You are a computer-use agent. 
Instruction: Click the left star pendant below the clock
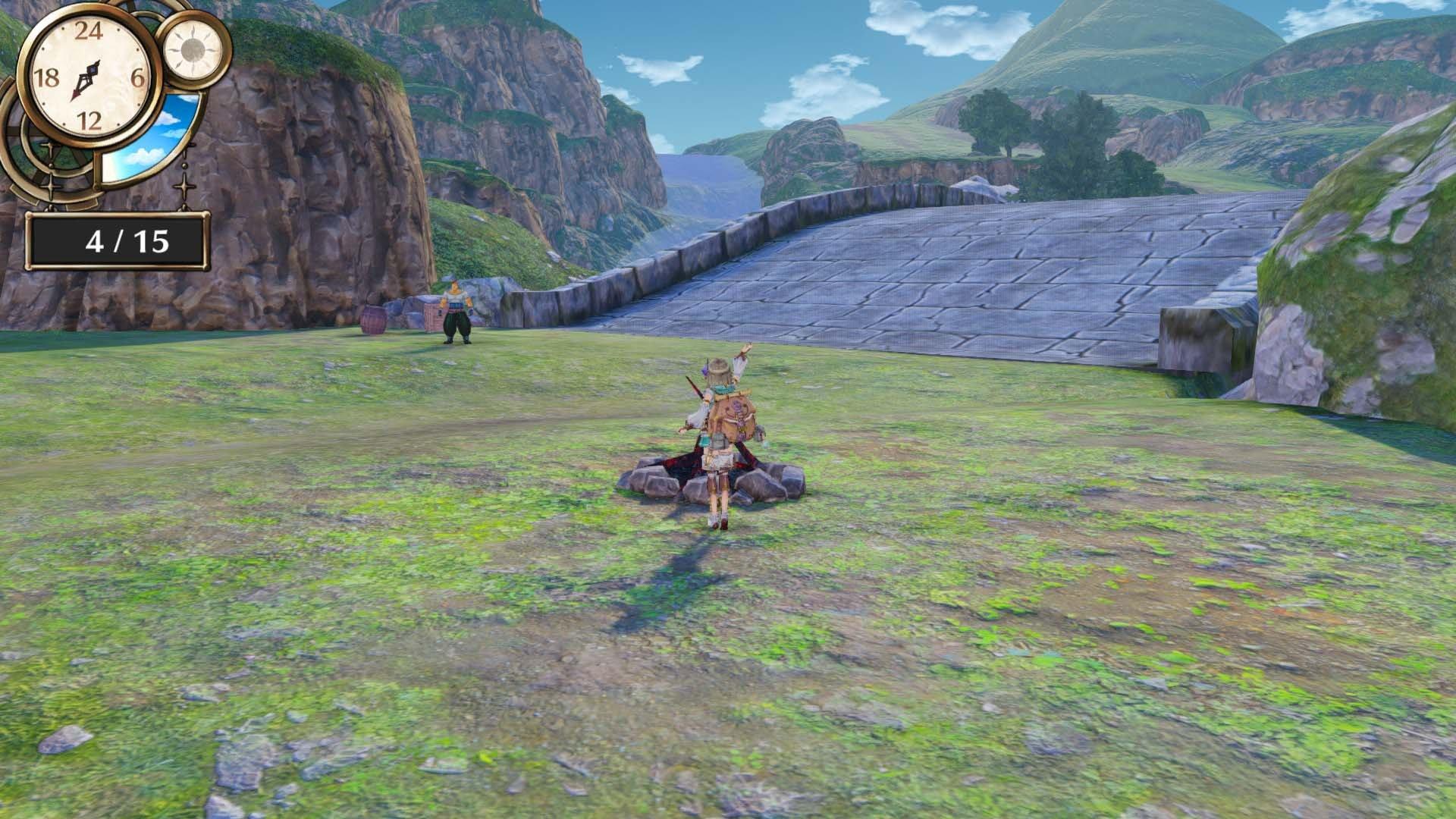coord(49,186)
